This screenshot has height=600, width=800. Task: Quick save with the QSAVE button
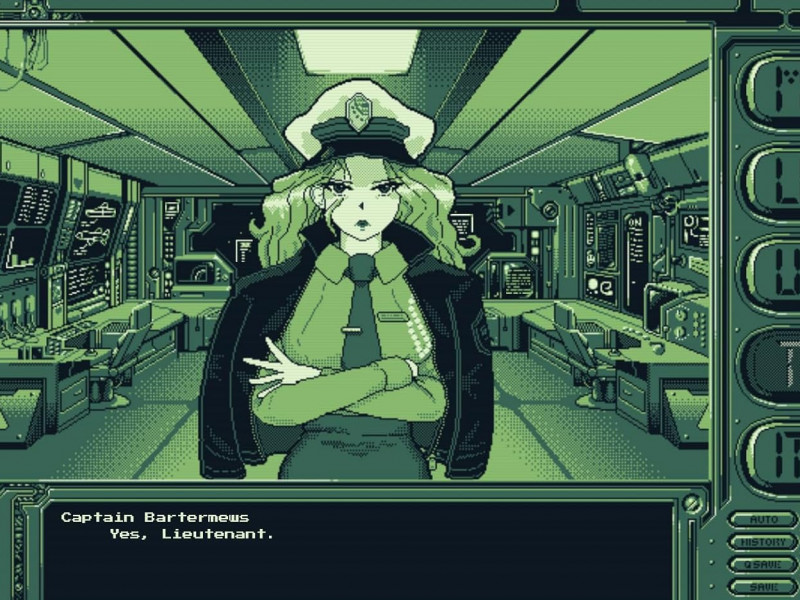tap(763, 564)
